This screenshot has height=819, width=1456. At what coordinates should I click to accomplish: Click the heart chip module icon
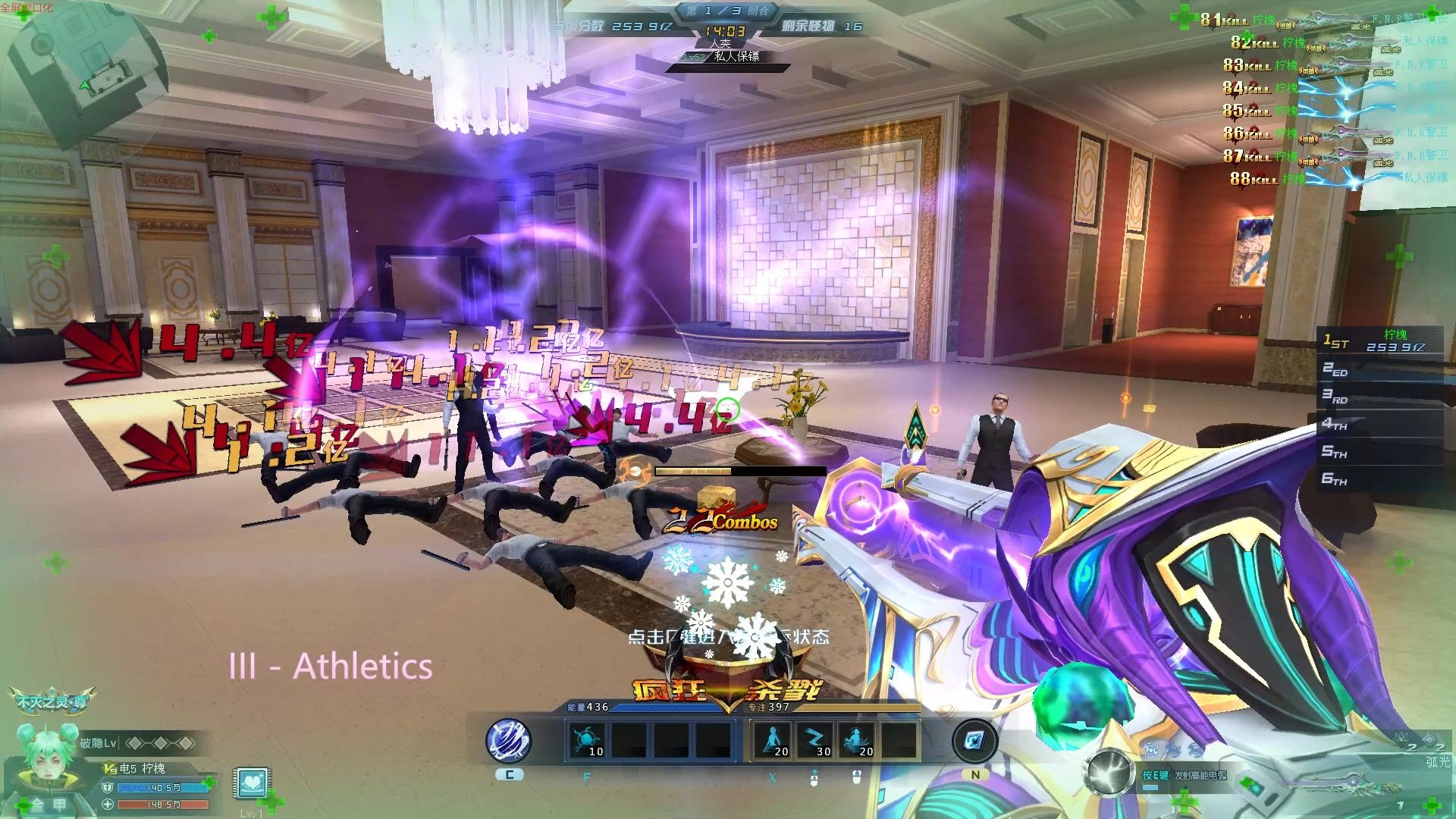point(249,783)
